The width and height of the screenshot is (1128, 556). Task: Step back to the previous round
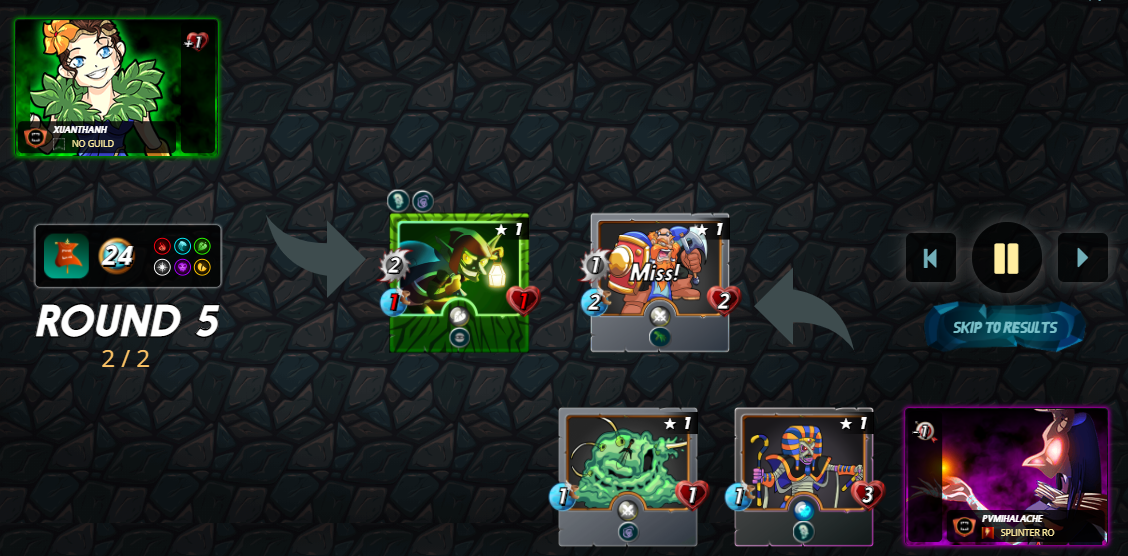point(930,258)
